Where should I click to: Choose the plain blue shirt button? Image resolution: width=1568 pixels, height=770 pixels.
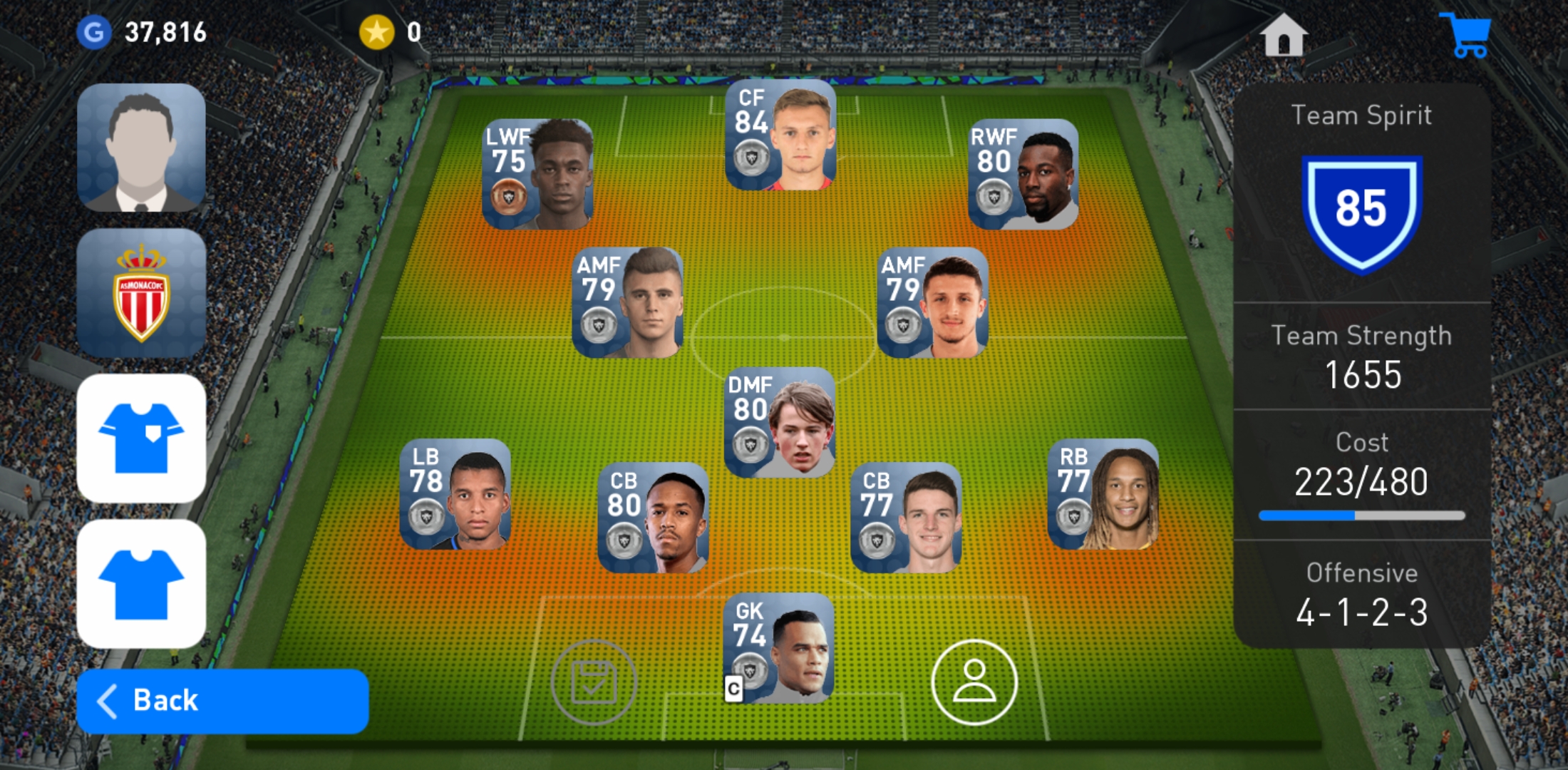(x=141, y=584)
